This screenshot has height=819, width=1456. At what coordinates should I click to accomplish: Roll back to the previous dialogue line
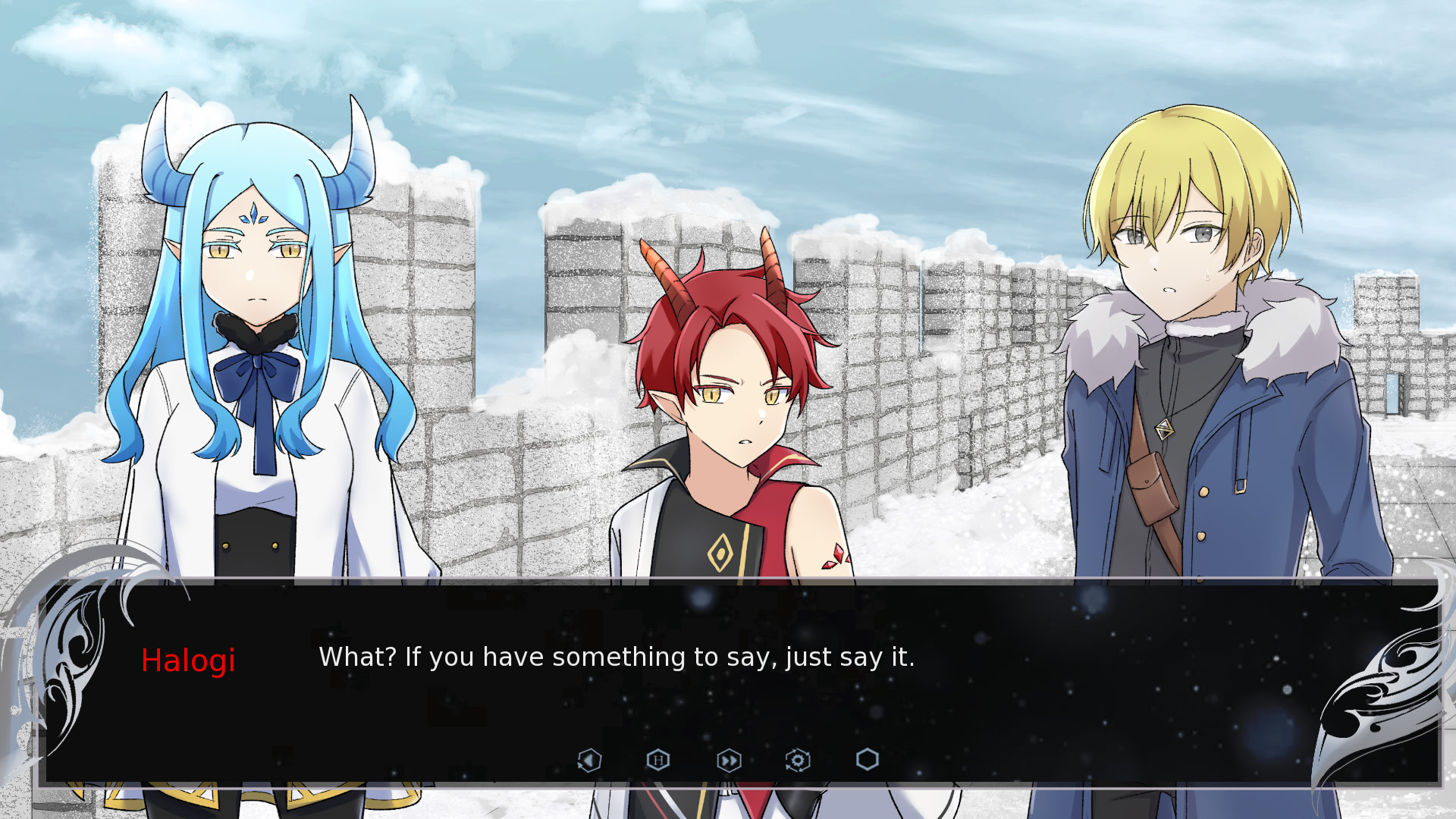(589, 760)
